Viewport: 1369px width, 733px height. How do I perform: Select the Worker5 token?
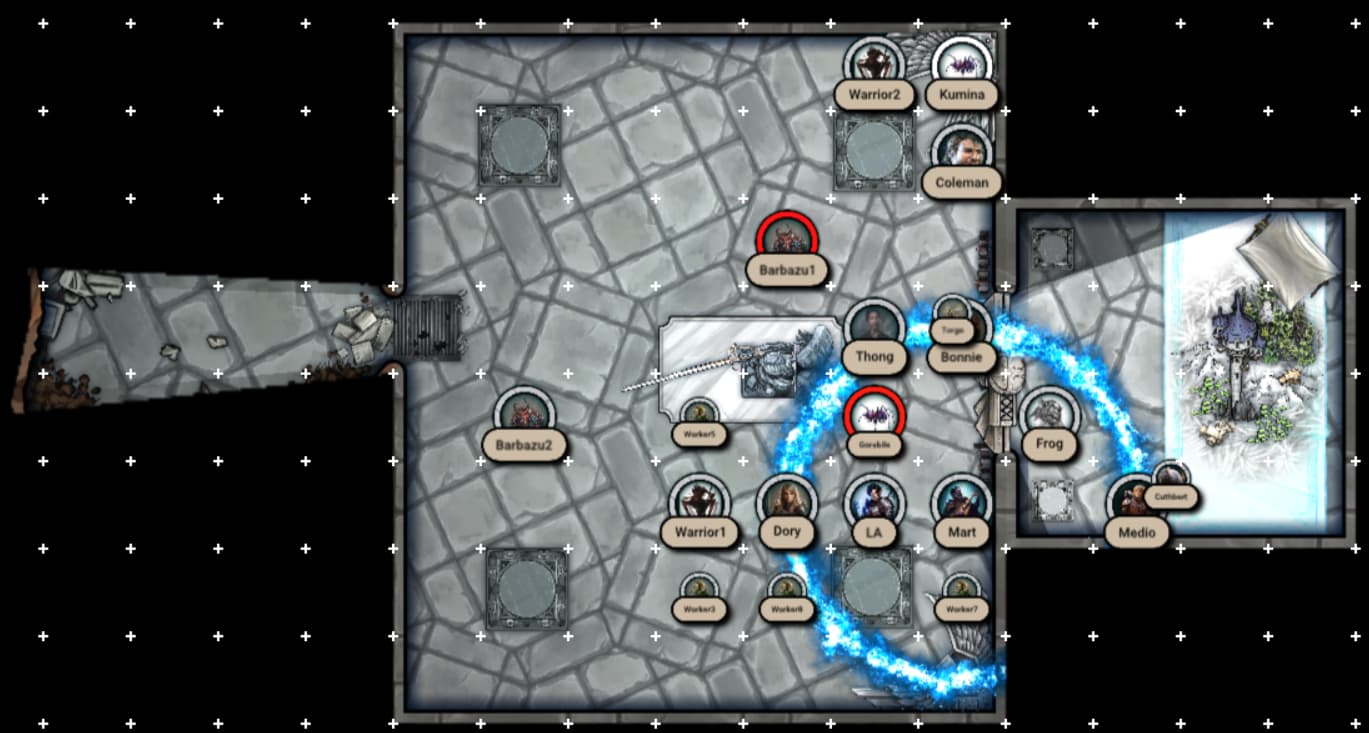pyautogui.click(x=699, y=416)
